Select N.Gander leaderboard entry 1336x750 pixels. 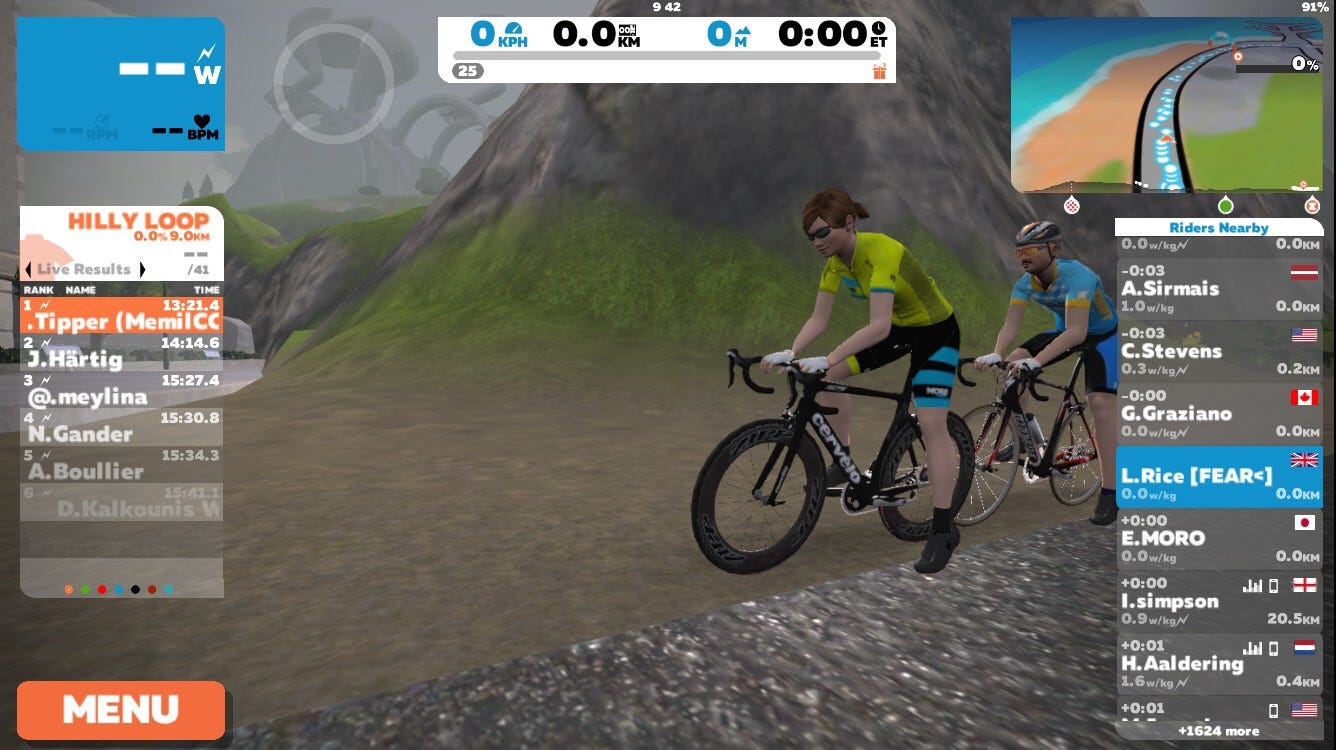[x=121, y=427]
